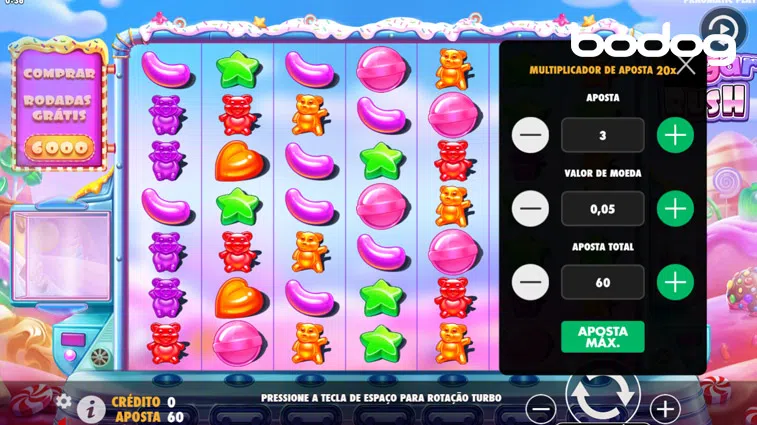This screenshot has width=757, height=425.
Task: Lower the Valor de Moeda coin value
Action: (530, 208)
